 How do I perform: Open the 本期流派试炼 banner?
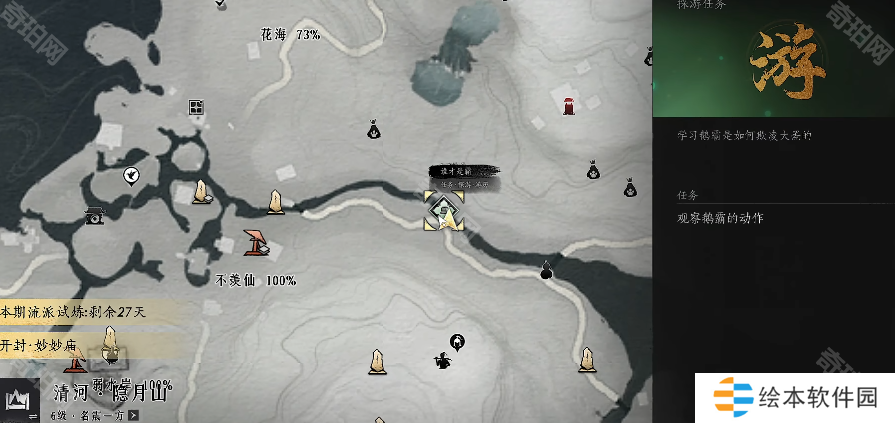click(75, 312)
